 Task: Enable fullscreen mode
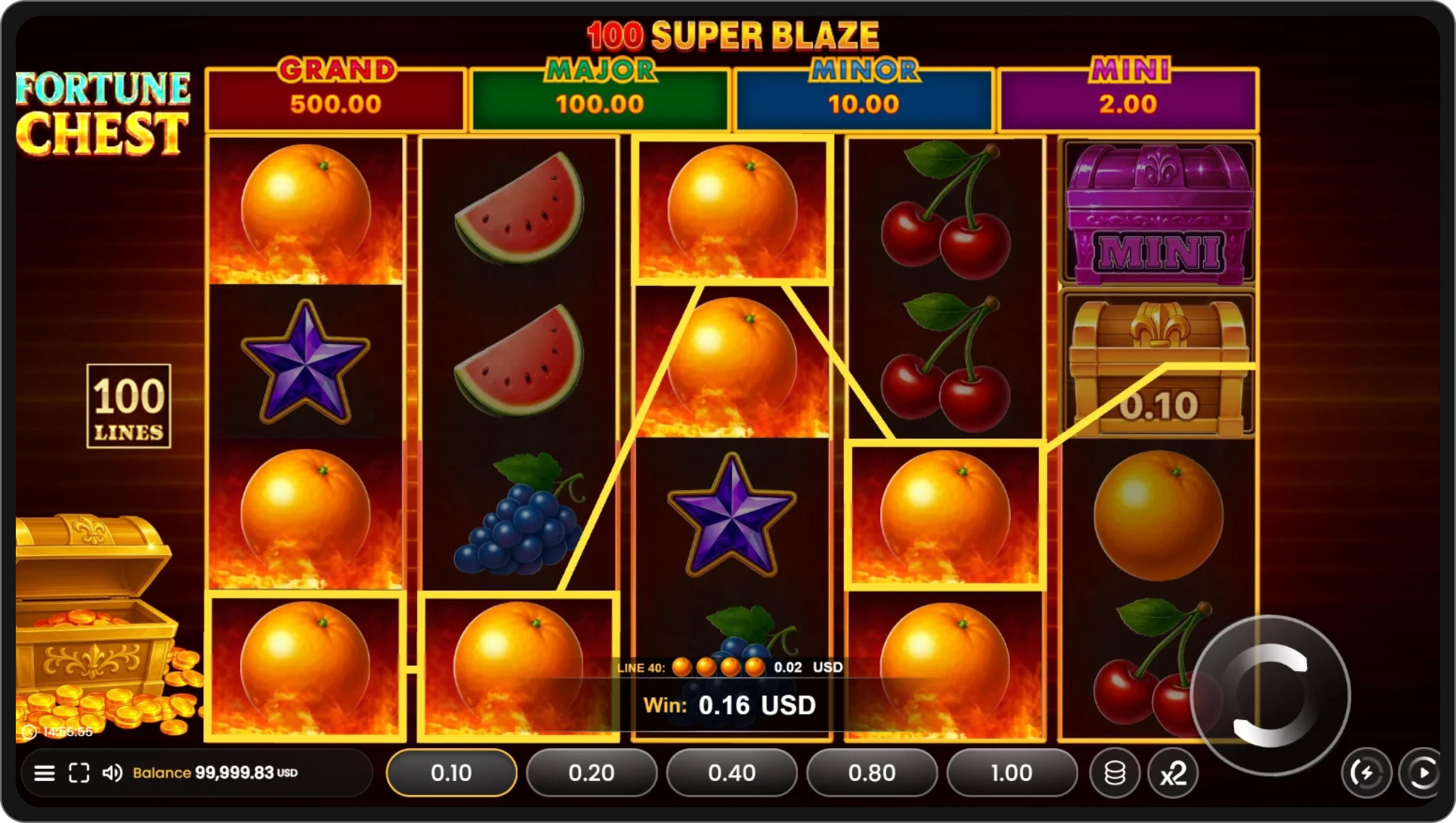point(80,773)
